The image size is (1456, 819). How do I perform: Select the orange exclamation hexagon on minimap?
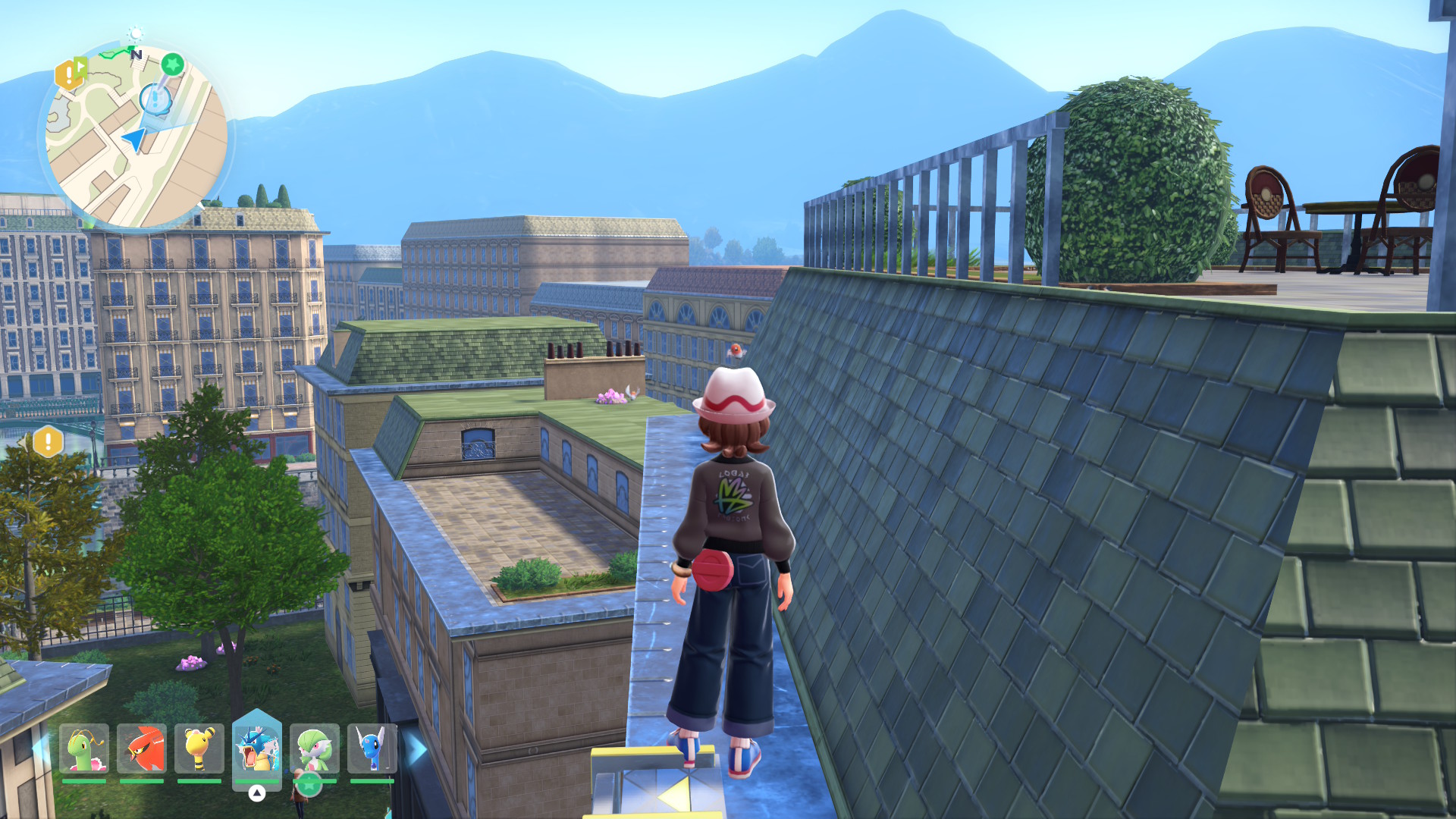click(67, 75)
